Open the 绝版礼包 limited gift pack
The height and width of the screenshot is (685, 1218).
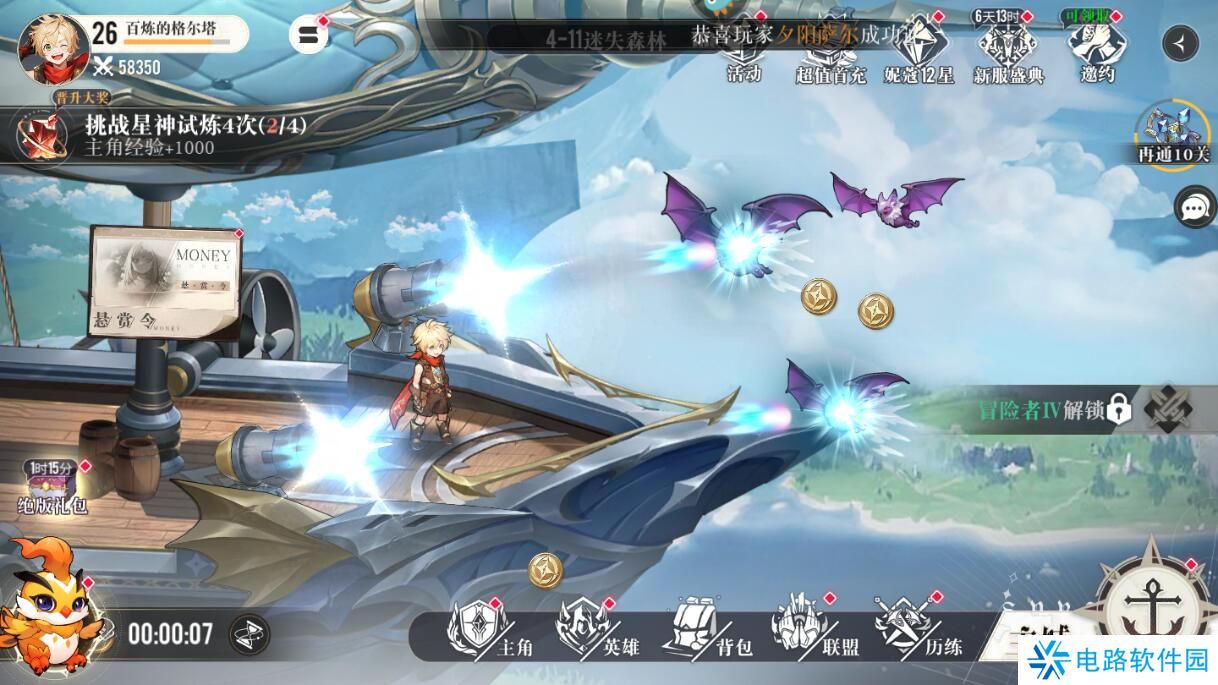tap(54, 486)
